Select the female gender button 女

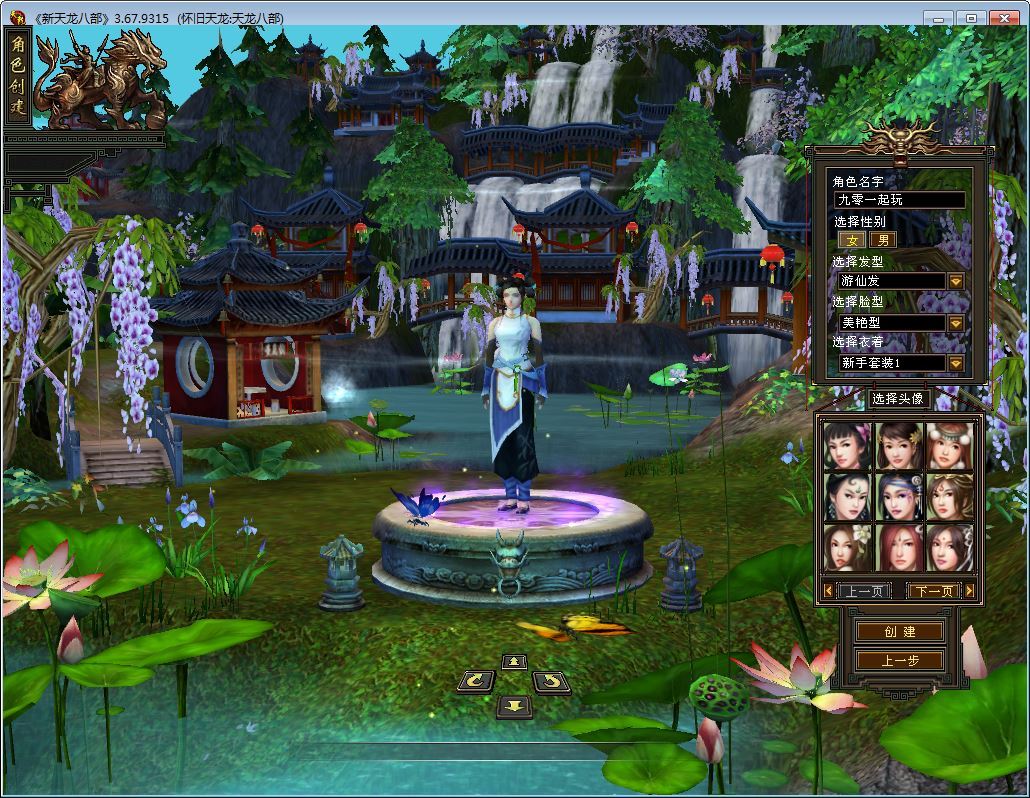pyautogui.click(x=852, y=240)
